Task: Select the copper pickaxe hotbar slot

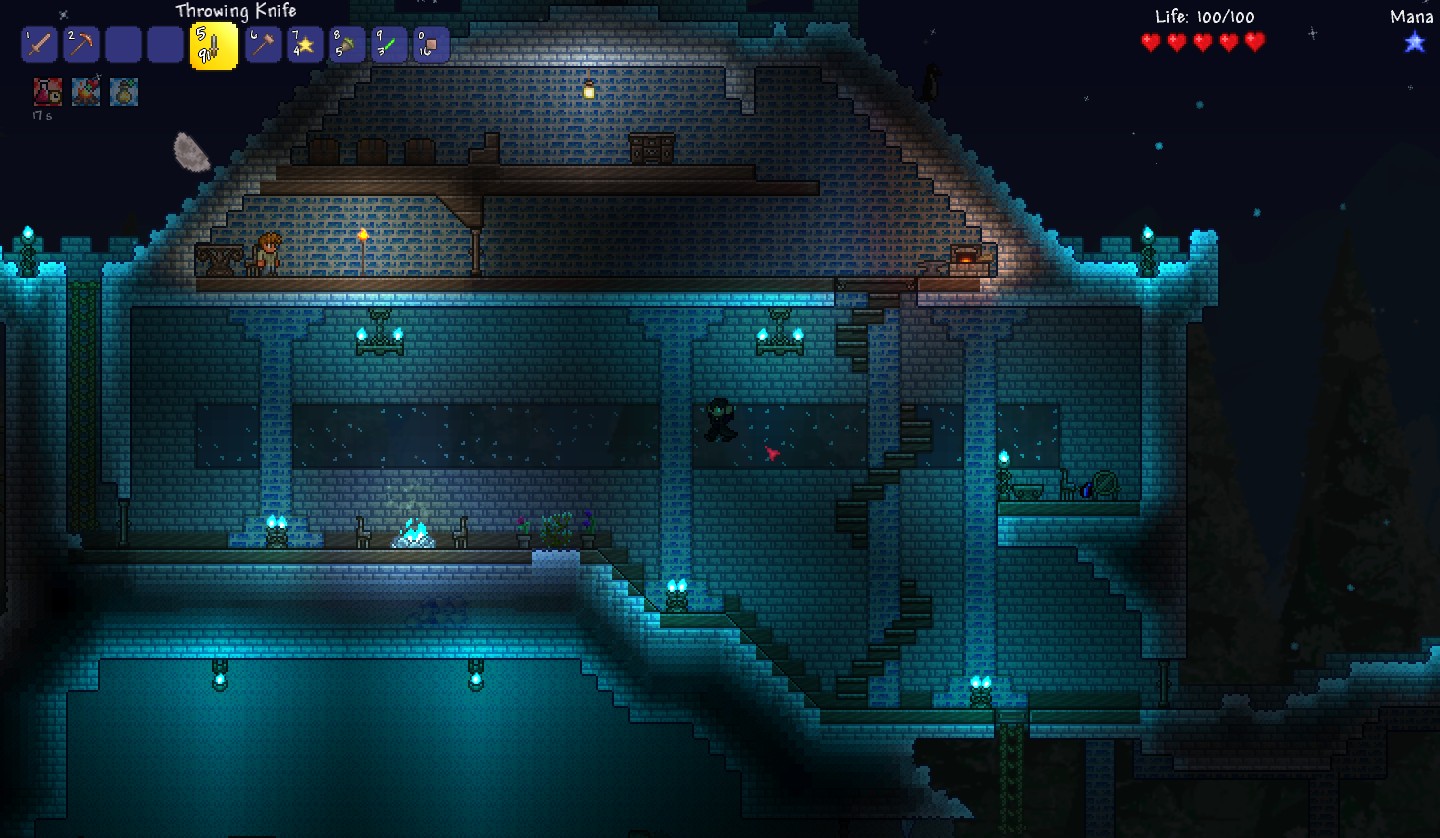Action: click(x=81, y=45)
